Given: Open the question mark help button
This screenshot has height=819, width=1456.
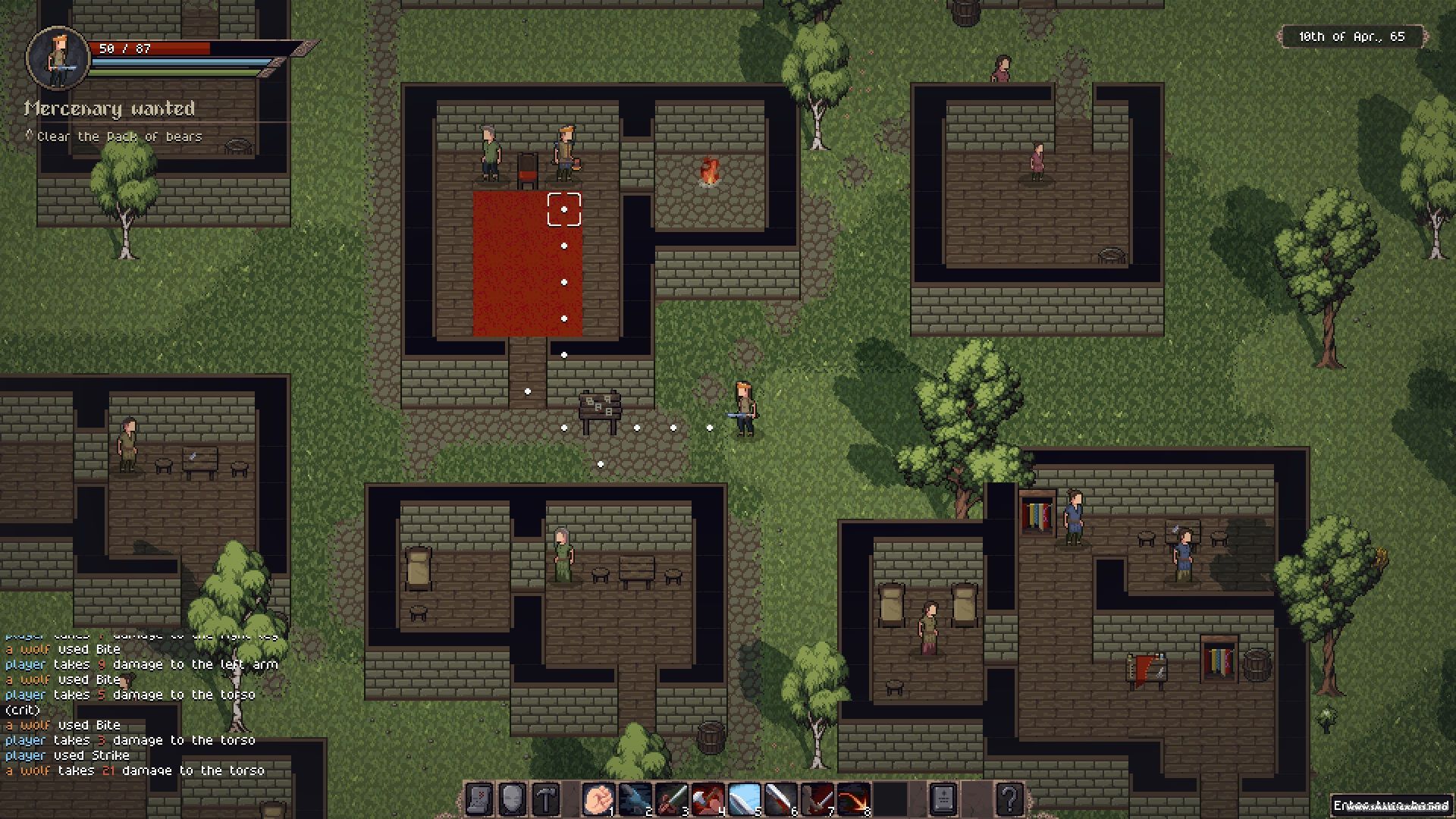Looking at the screenshot, I should coord(1009,799).
